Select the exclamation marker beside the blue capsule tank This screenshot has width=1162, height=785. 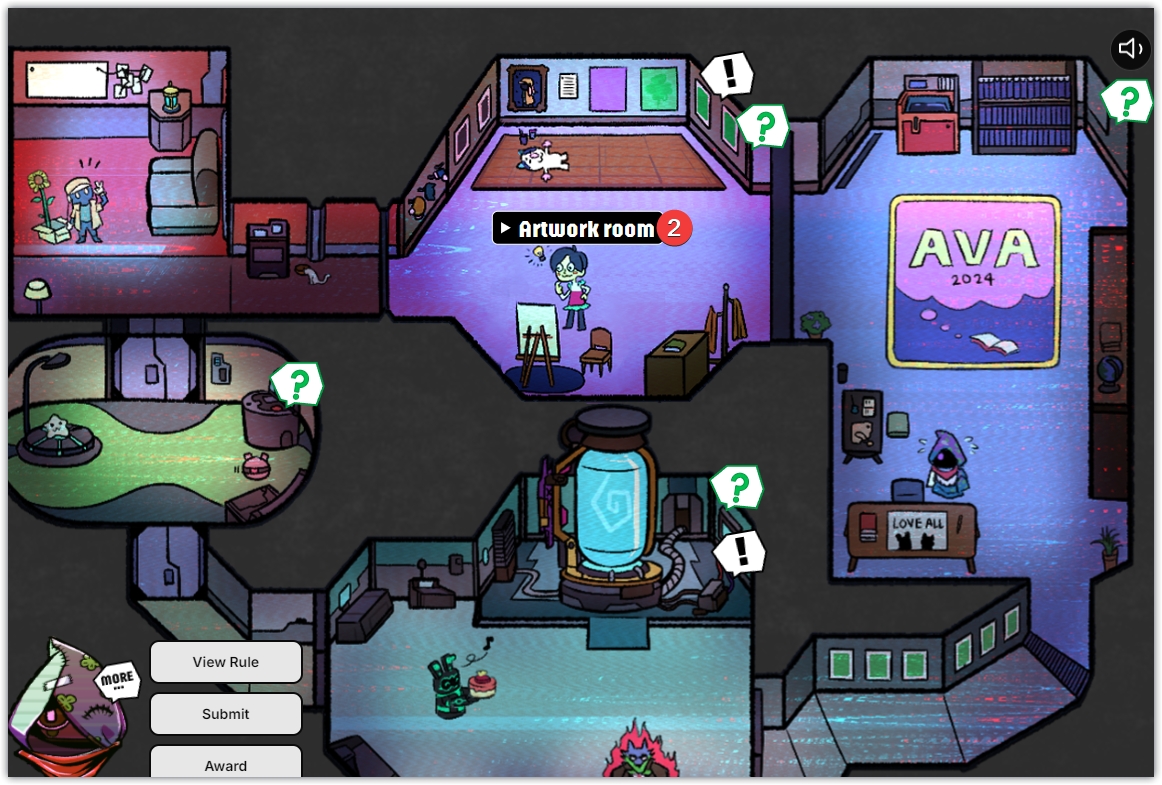741,551
